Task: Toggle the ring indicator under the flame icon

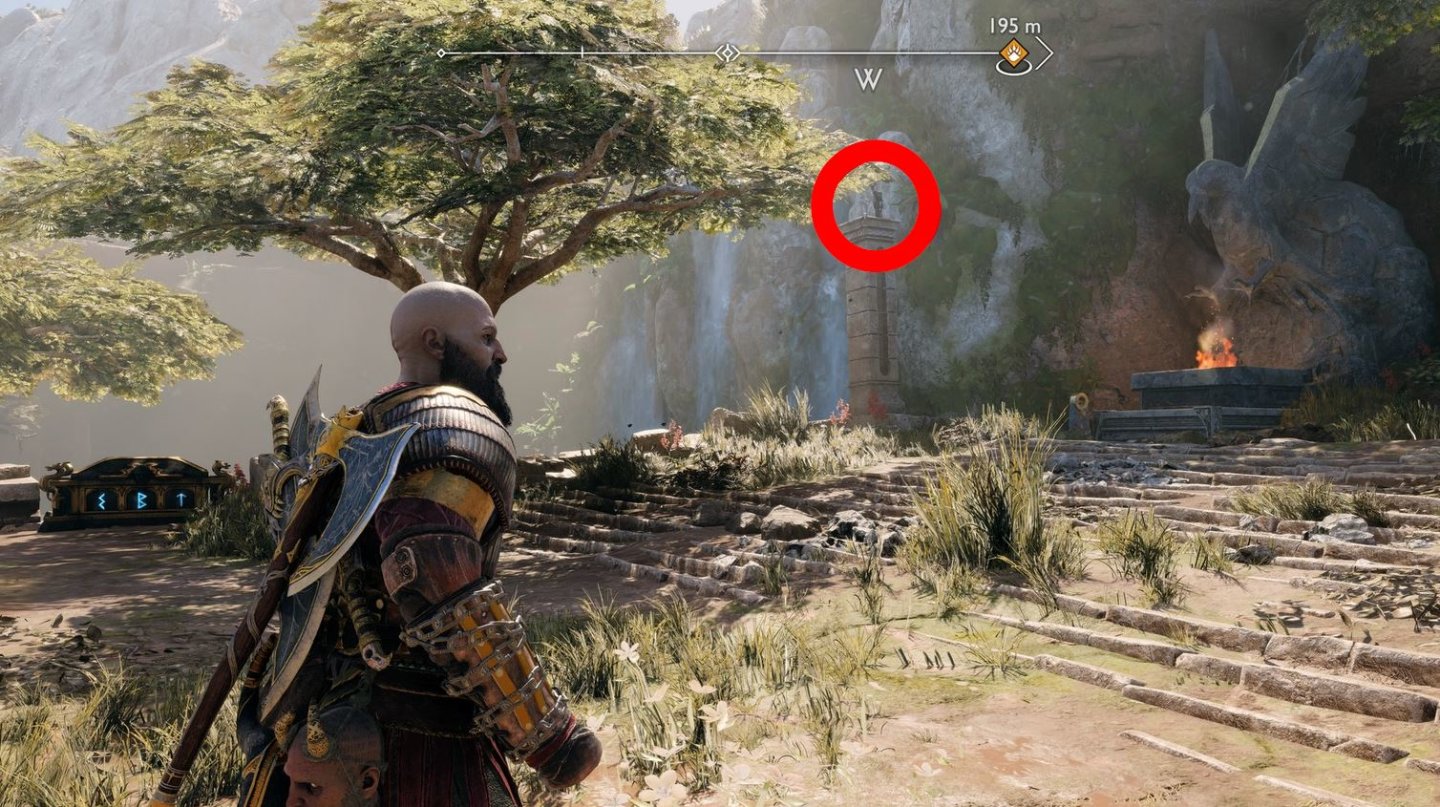Action: 1012,66
